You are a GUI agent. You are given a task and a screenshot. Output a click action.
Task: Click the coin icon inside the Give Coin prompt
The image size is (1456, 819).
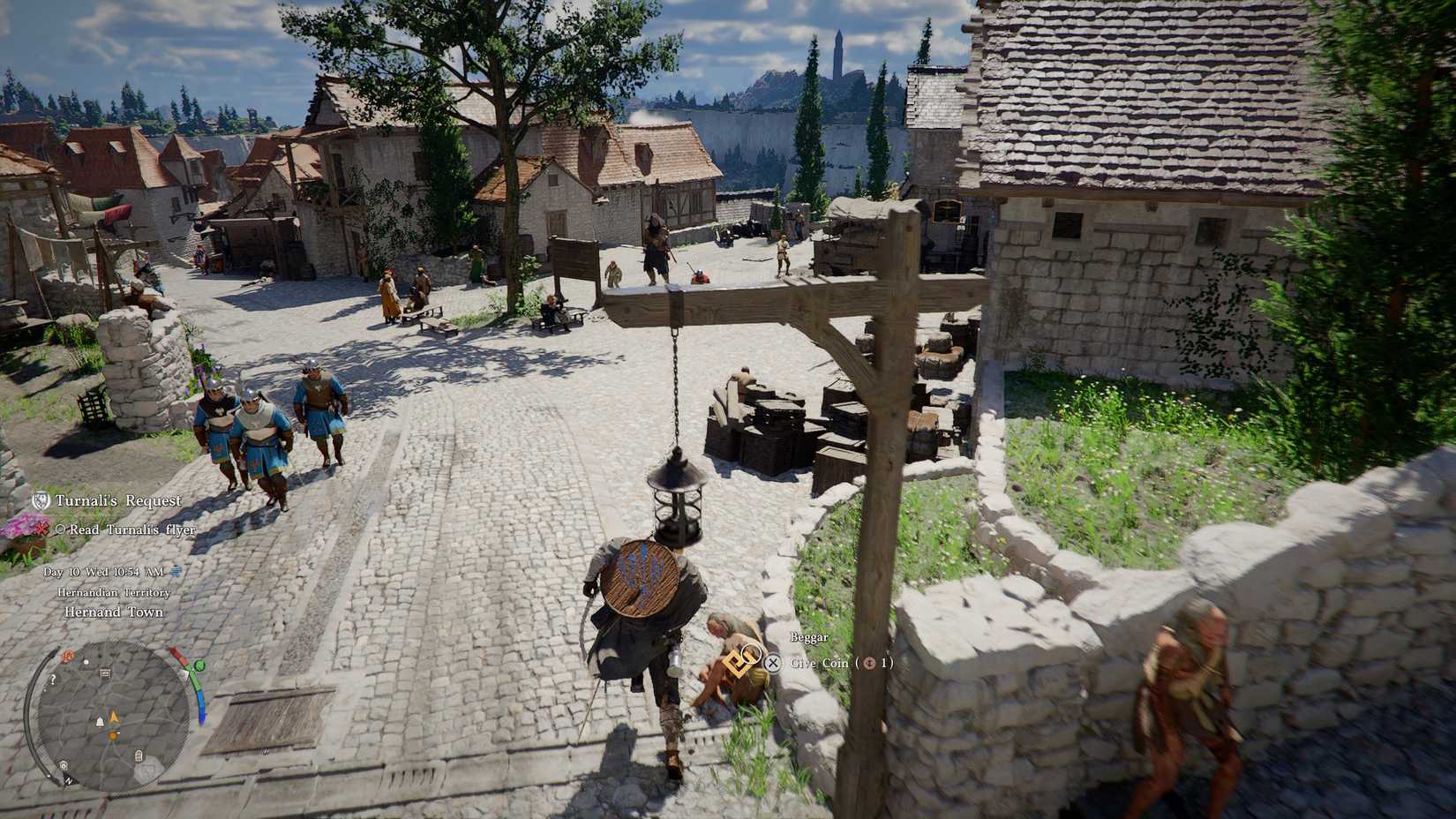869,663
